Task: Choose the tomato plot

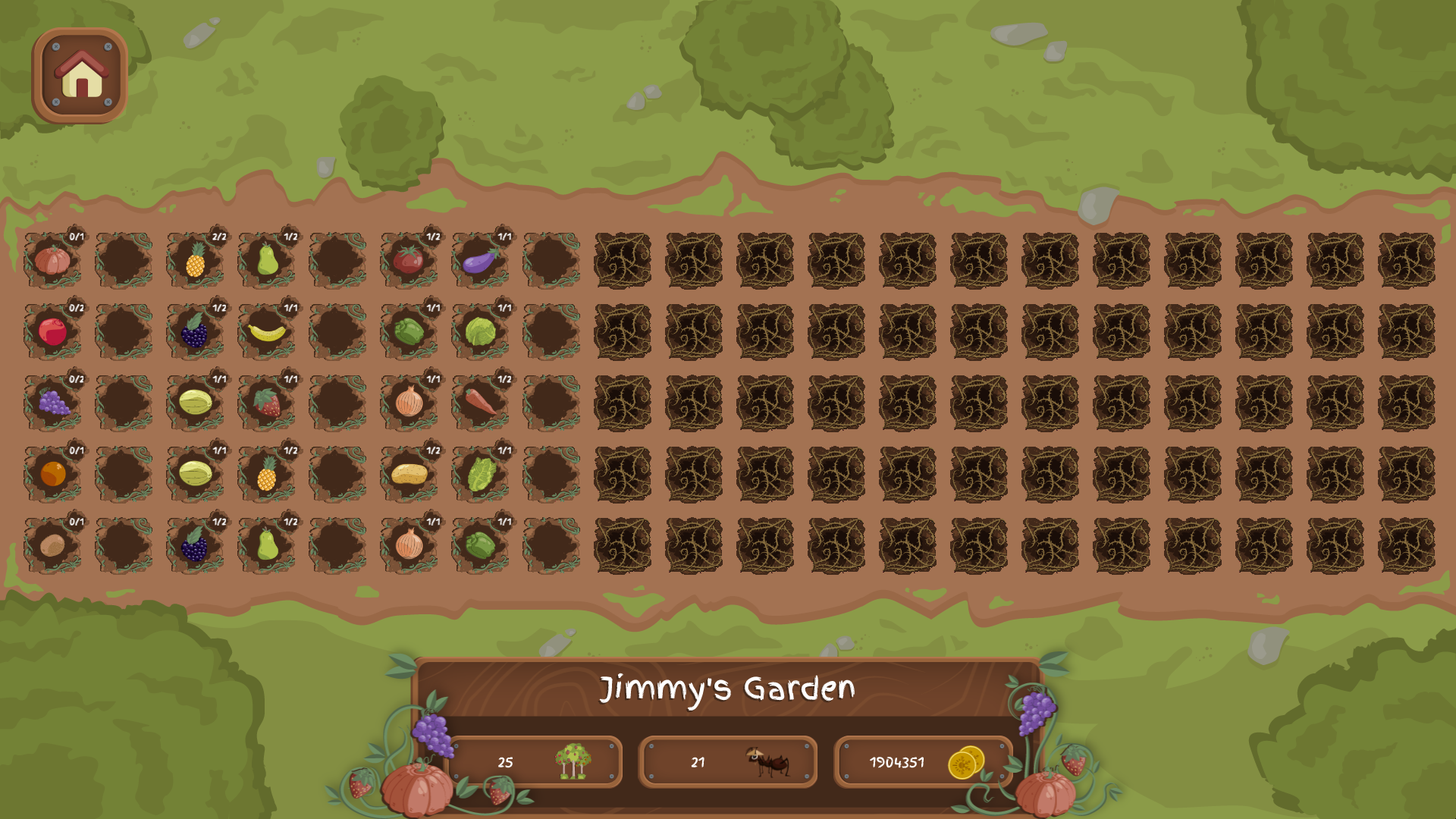Action: 409,261
